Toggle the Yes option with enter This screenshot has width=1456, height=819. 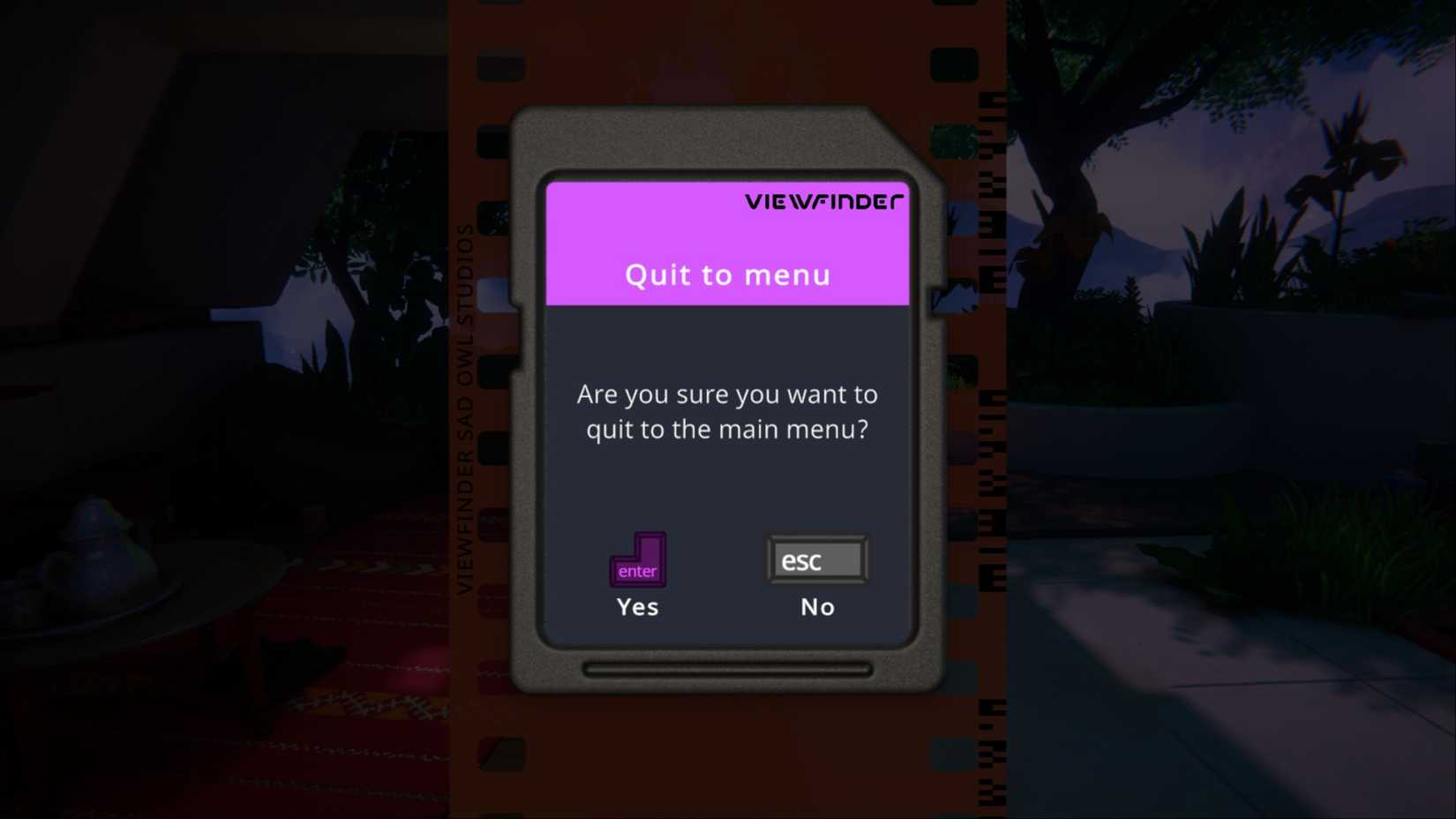coord(637,582)
